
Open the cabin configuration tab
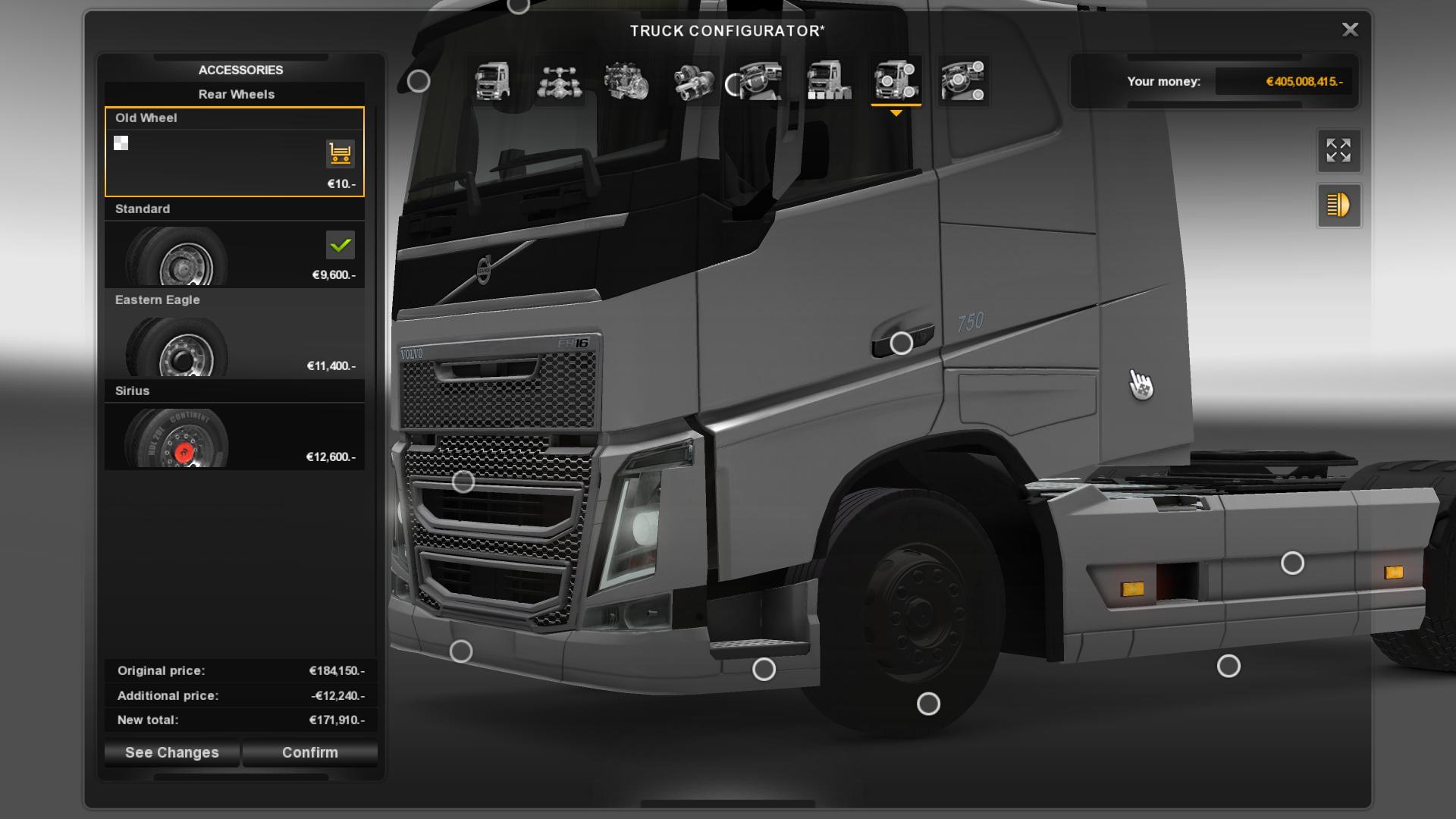pos(492,81)
